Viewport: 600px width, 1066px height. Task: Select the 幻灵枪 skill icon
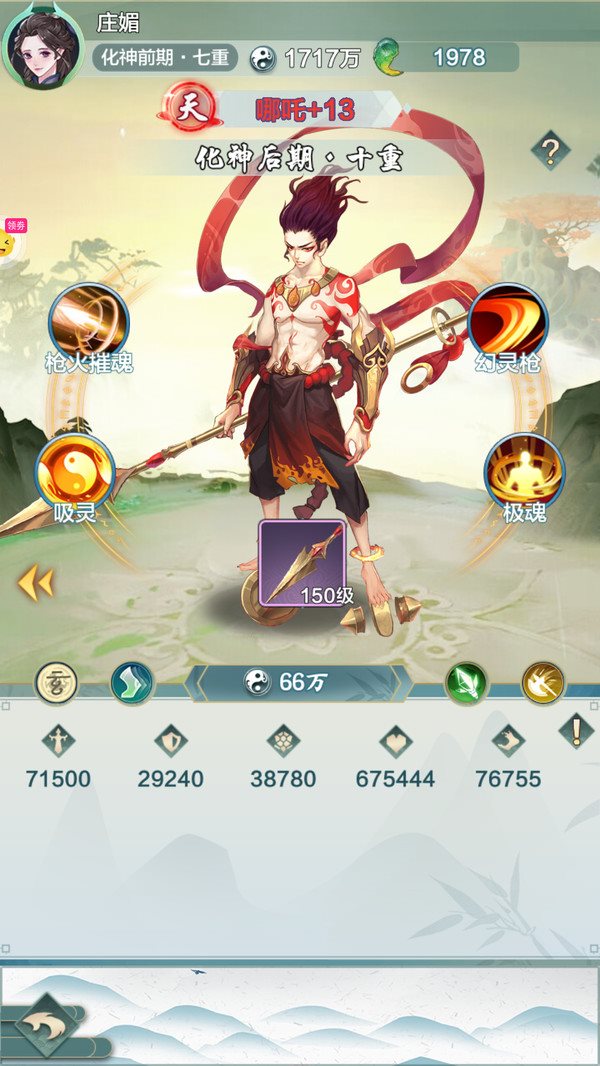pyautogui.click(x=507, y=322)
